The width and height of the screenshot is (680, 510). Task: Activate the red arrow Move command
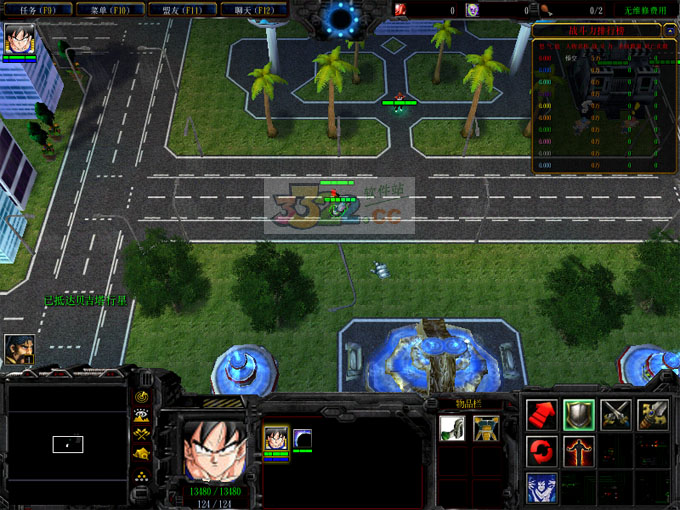pos(541,415)
